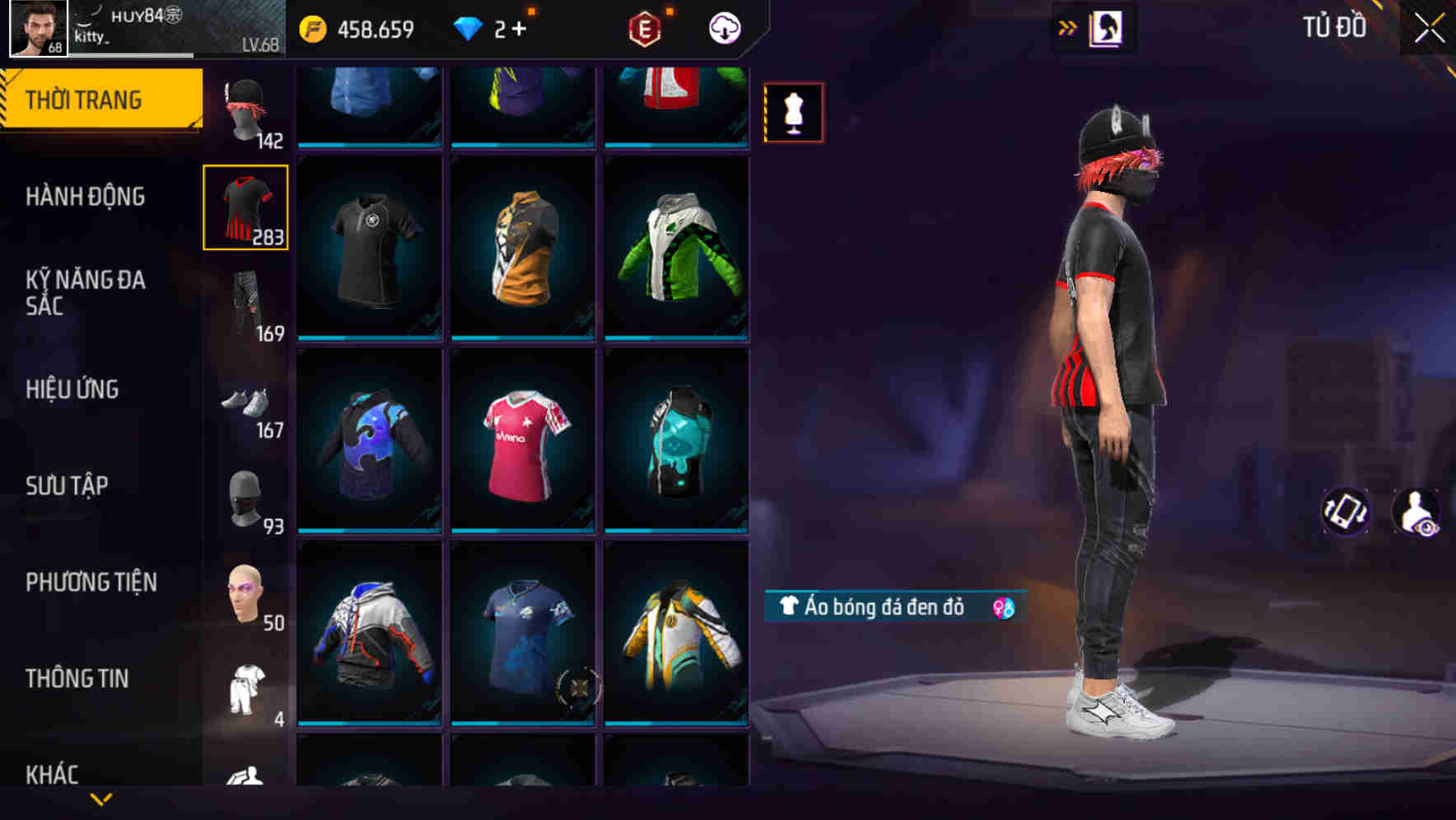This screenshot has width=1456, height=820.
Task: Toggle the highlighted shirt category selection
Action: tap(245, 207)
